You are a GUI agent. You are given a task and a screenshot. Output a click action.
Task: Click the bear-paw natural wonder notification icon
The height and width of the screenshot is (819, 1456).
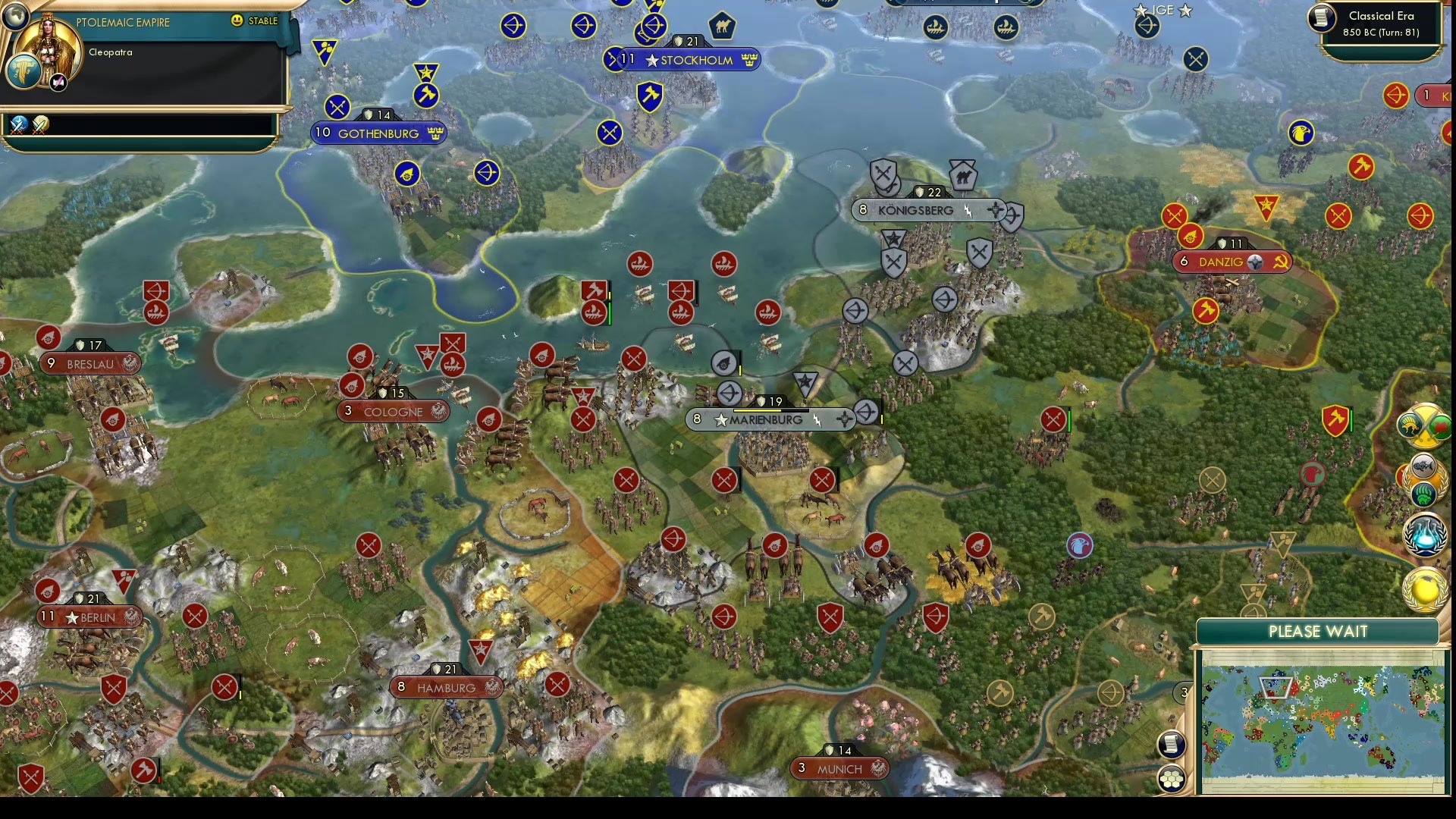[x=1423, y=493]
